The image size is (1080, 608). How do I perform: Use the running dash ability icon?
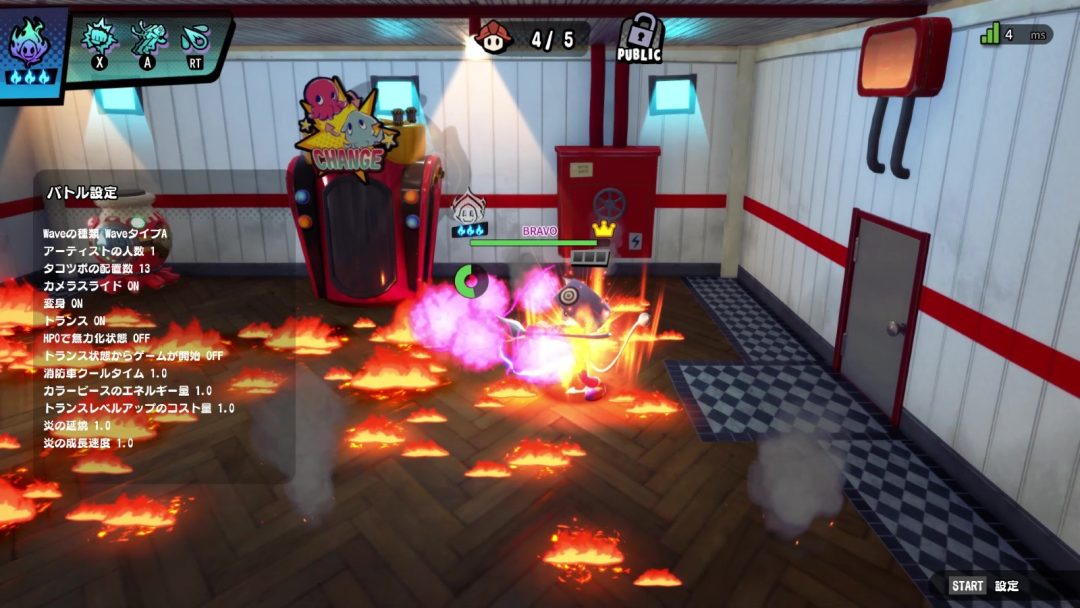point(148,39)
